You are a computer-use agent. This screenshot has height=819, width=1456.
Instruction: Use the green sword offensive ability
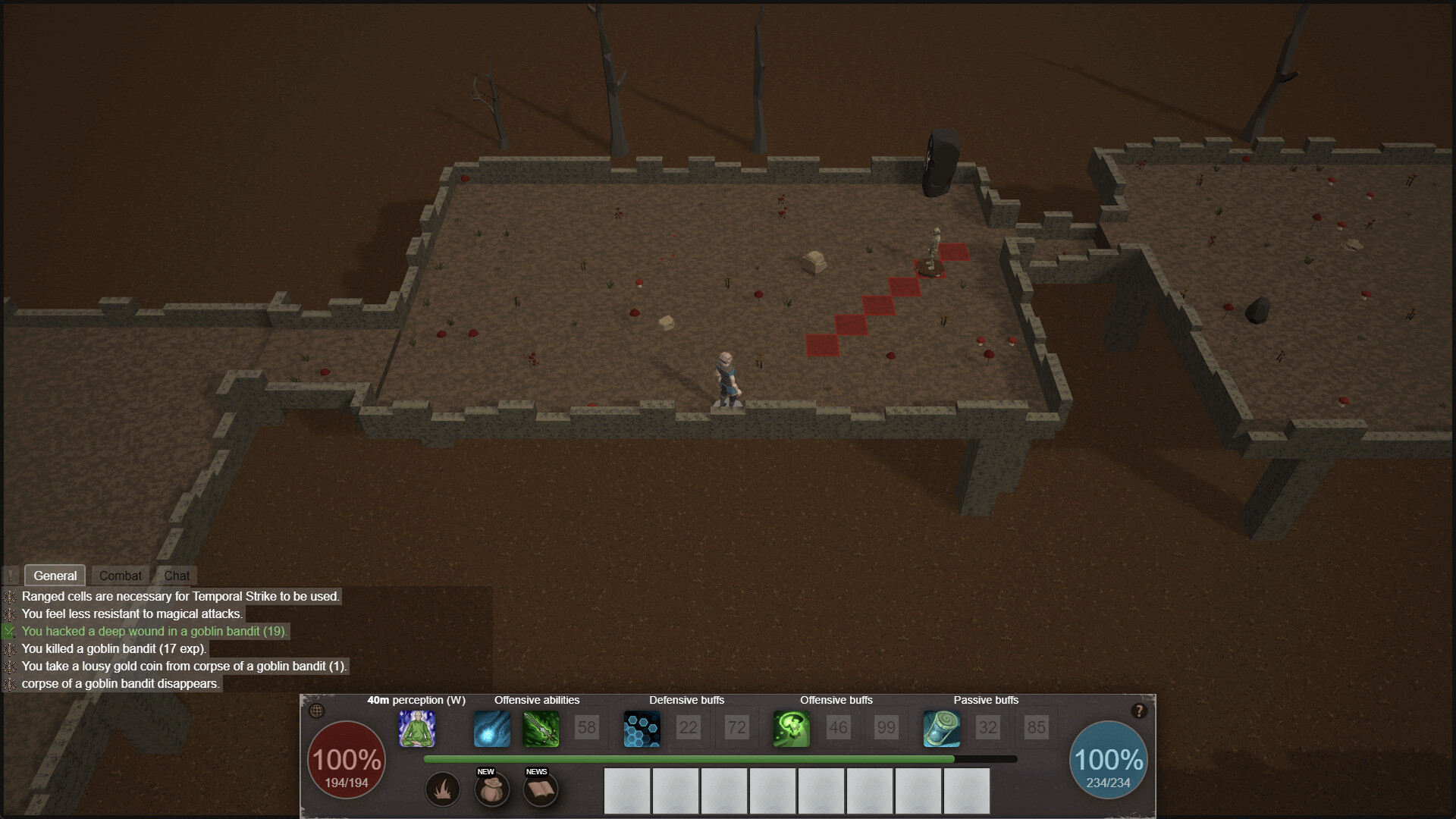pyautogui.click(x=541, y=729)
